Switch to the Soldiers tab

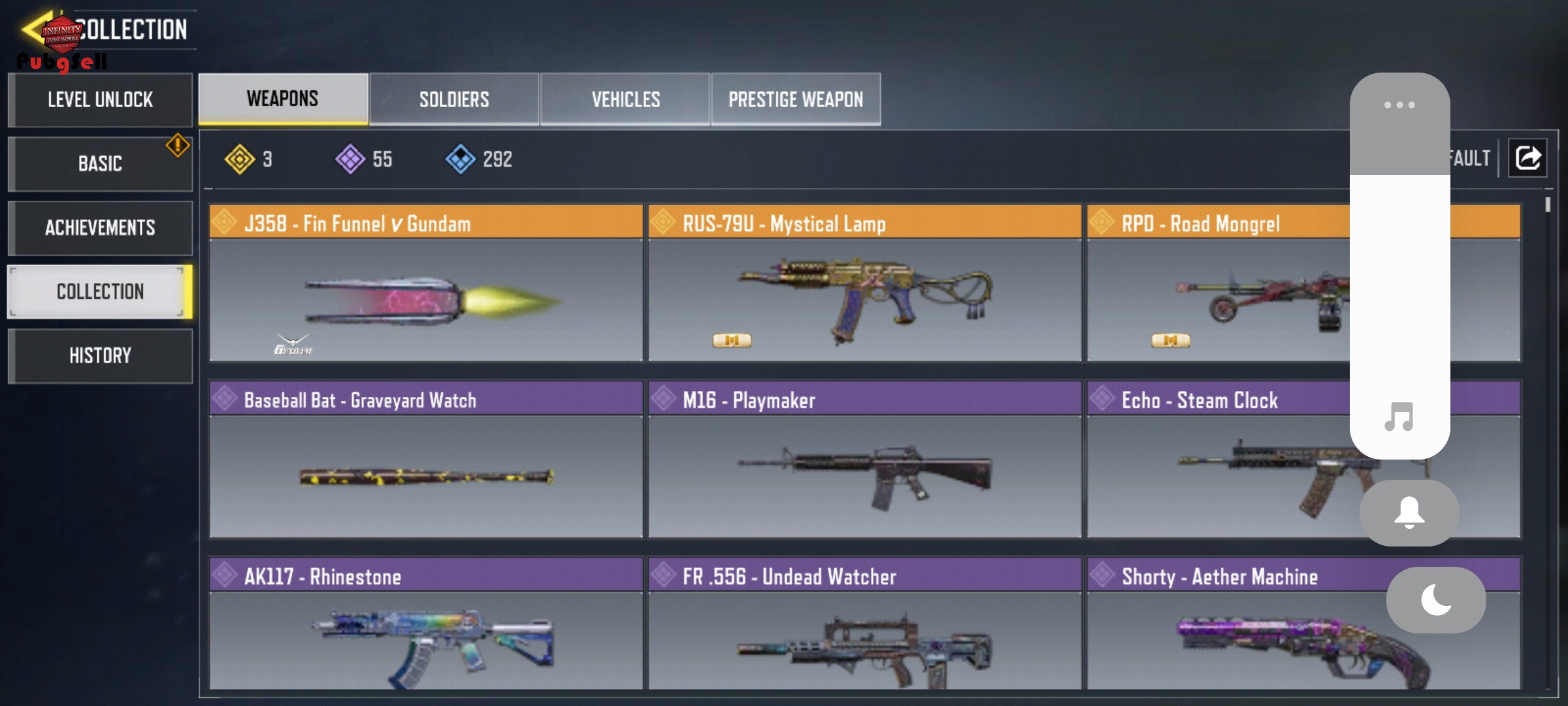click(x=454, y=99)
